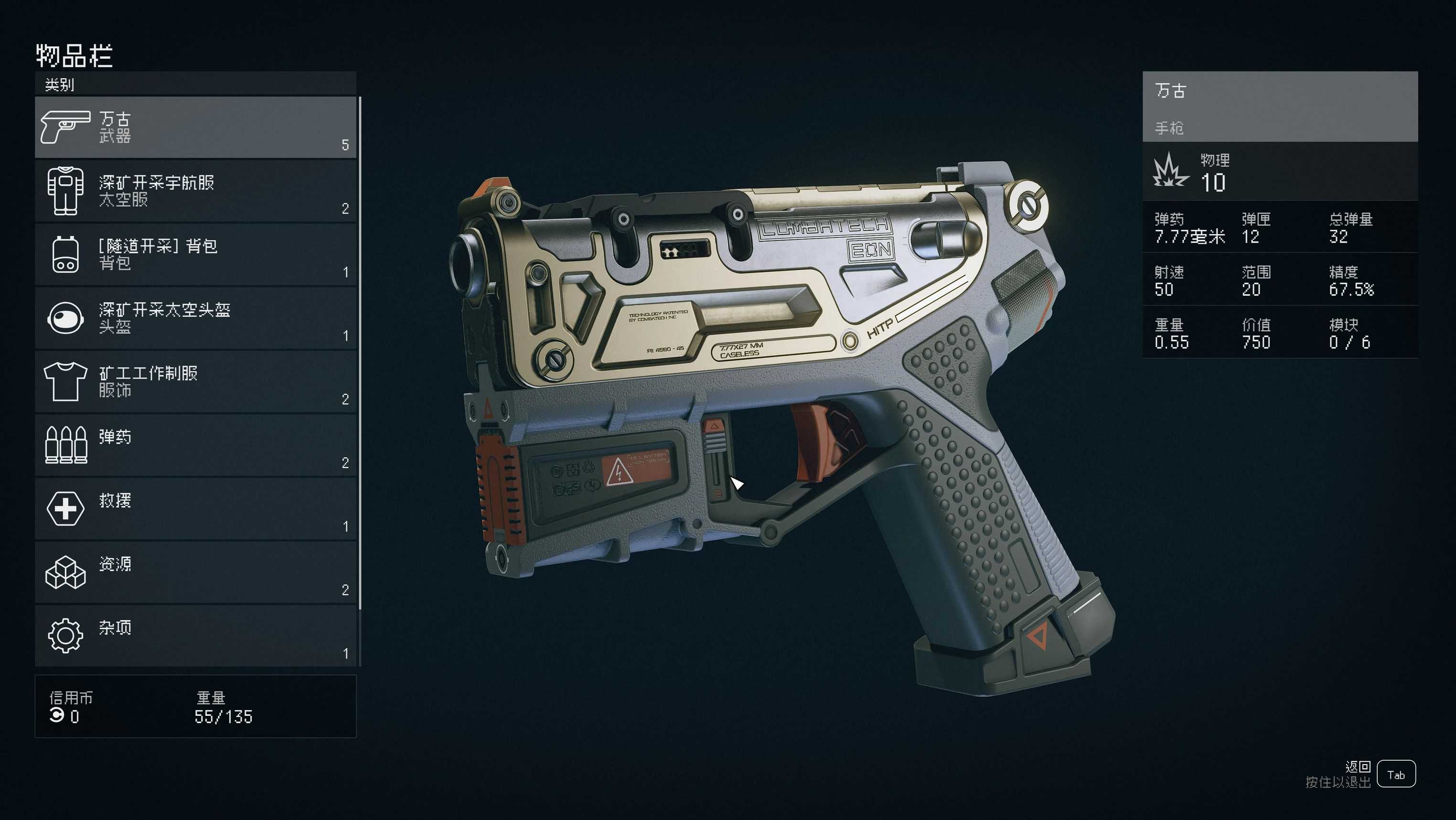The height and width of the screenshot is (820, 1456).
Task: Select the 万古 weapon category row
Action: tap(195, 127)
